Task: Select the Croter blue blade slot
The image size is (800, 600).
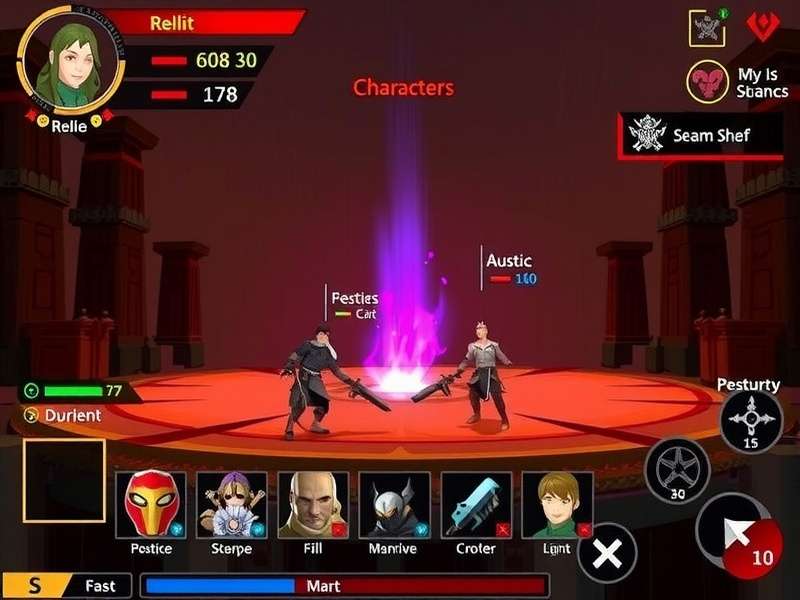Action: coord(476,504)
